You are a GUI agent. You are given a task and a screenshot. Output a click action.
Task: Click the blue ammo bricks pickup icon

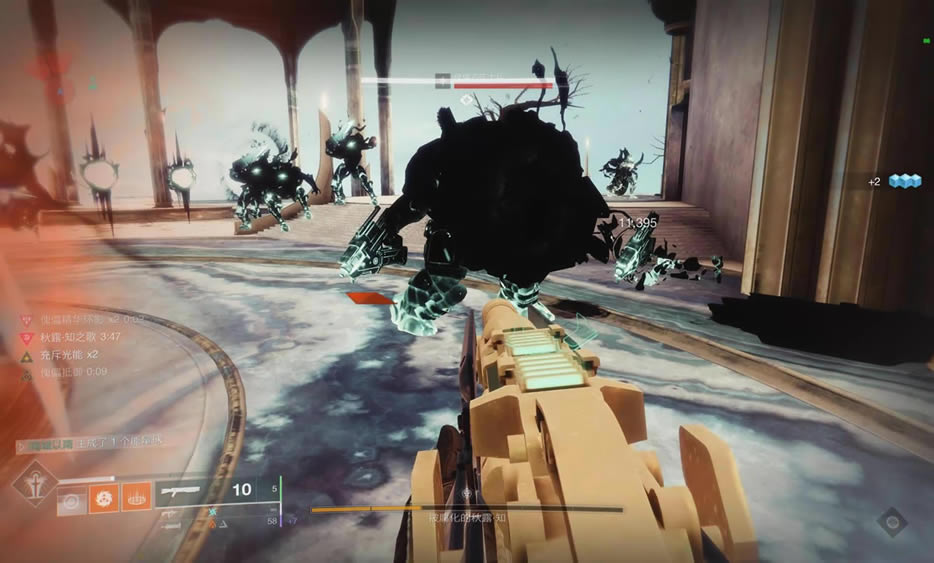click(904, 181)
